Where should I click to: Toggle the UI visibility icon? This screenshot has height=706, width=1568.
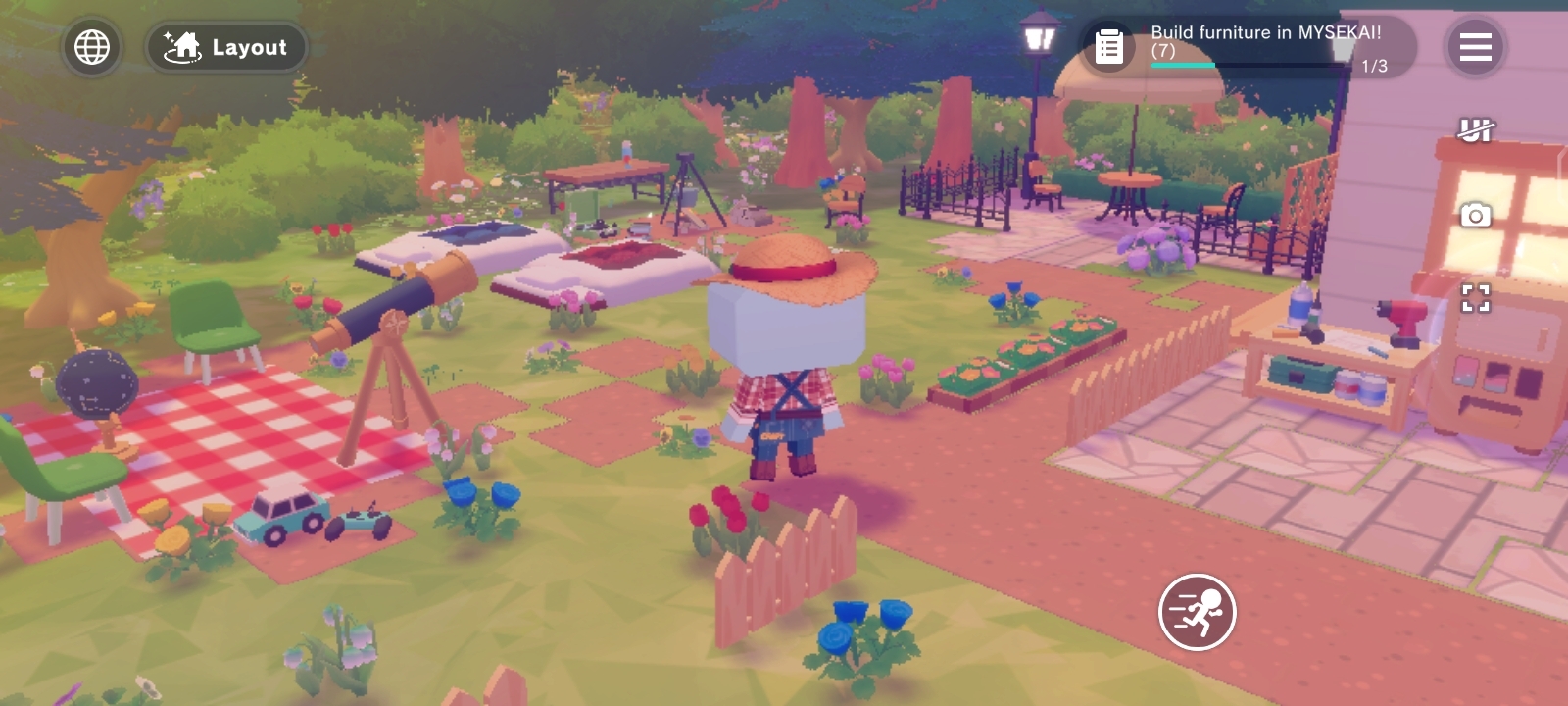[1475, 129]
